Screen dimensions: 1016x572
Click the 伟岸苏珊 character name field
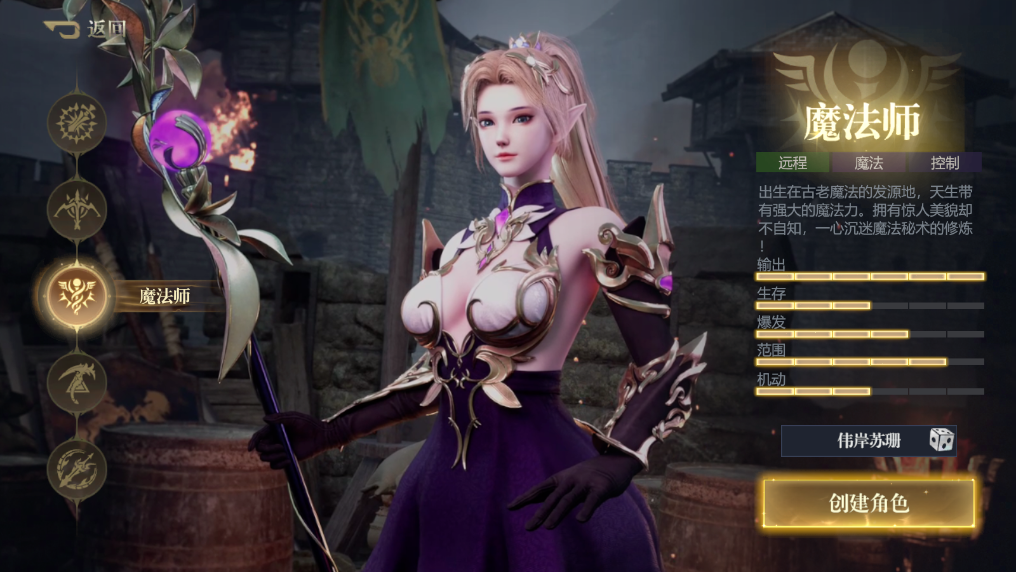tap(855, 440)
